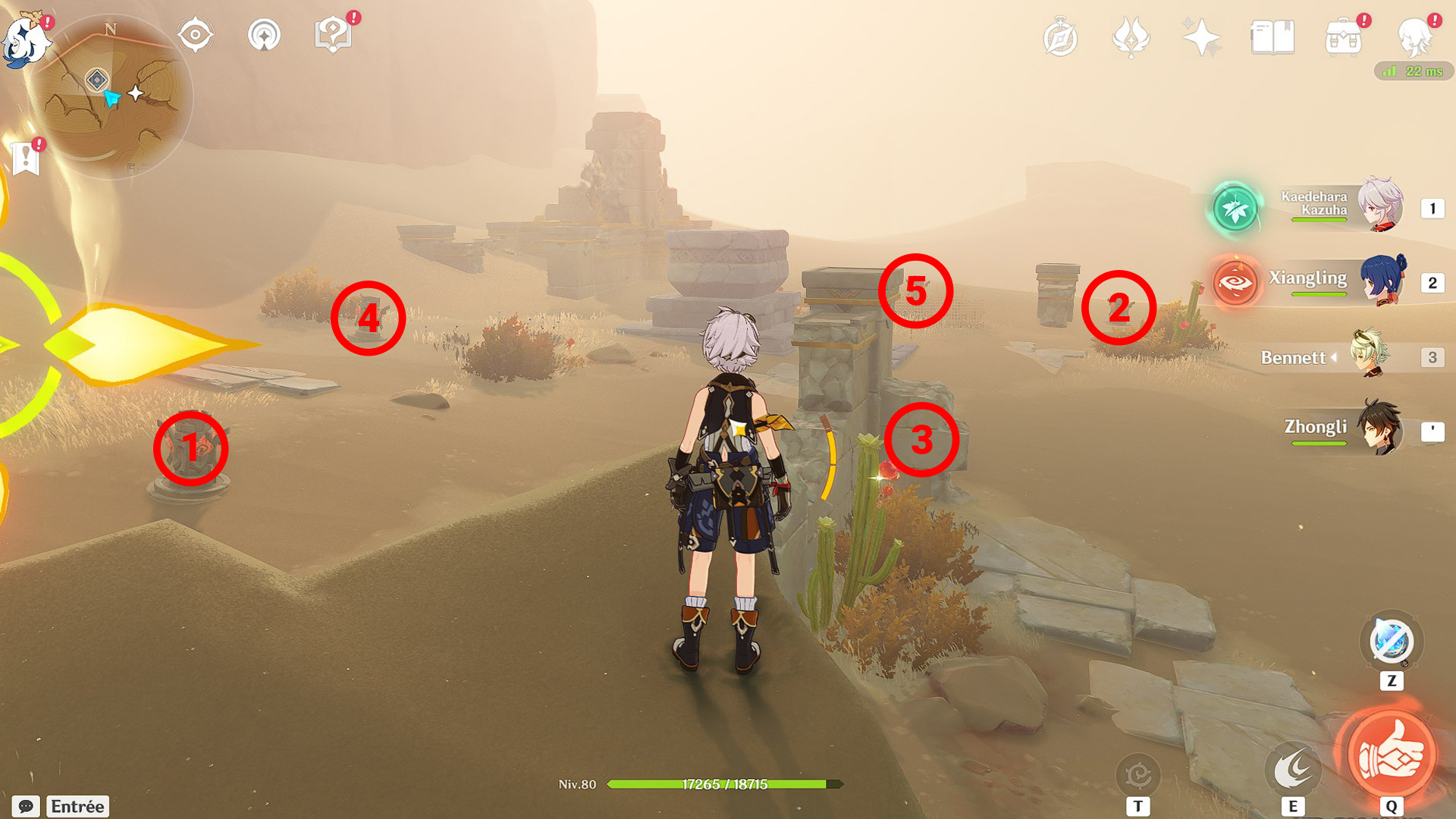Open the quest tracker icon beside minimap
This screenshot has width=1456, height=819.
196,33
